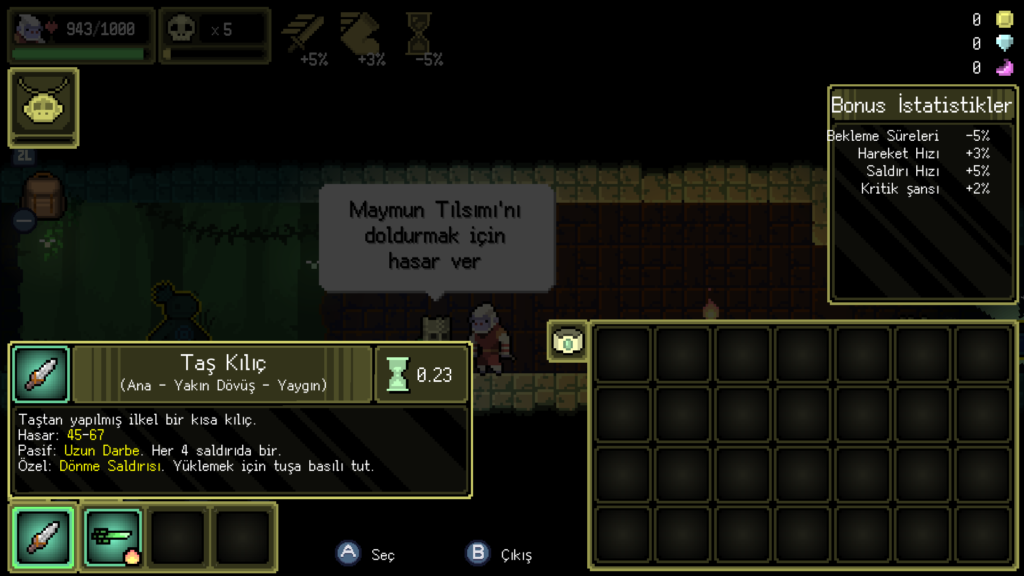Select the green gun weapon slot
Screen dimensions: 1024x576
111,538
